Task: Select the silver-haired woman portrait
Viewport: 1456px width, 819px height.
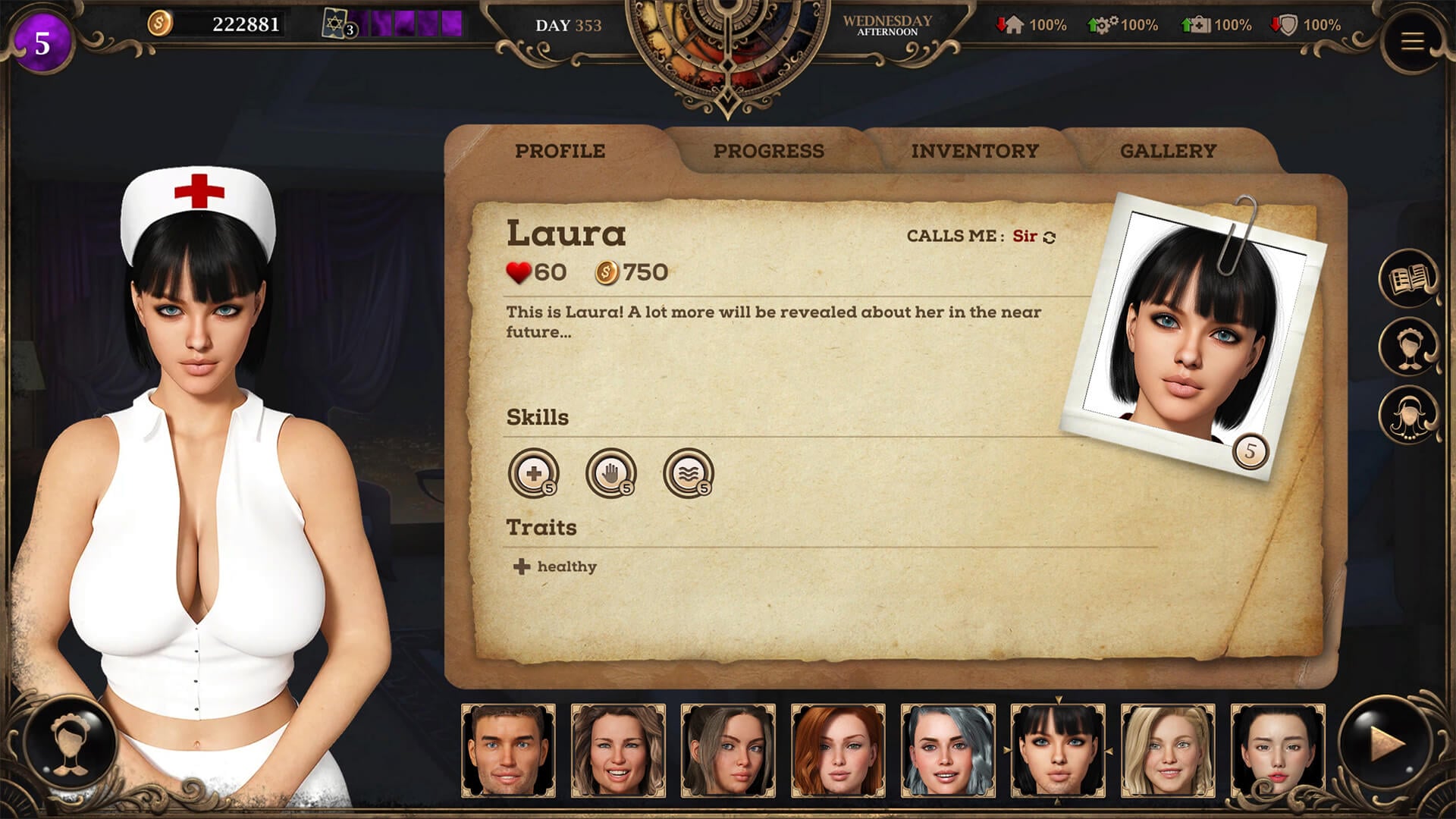Action: 948,751
